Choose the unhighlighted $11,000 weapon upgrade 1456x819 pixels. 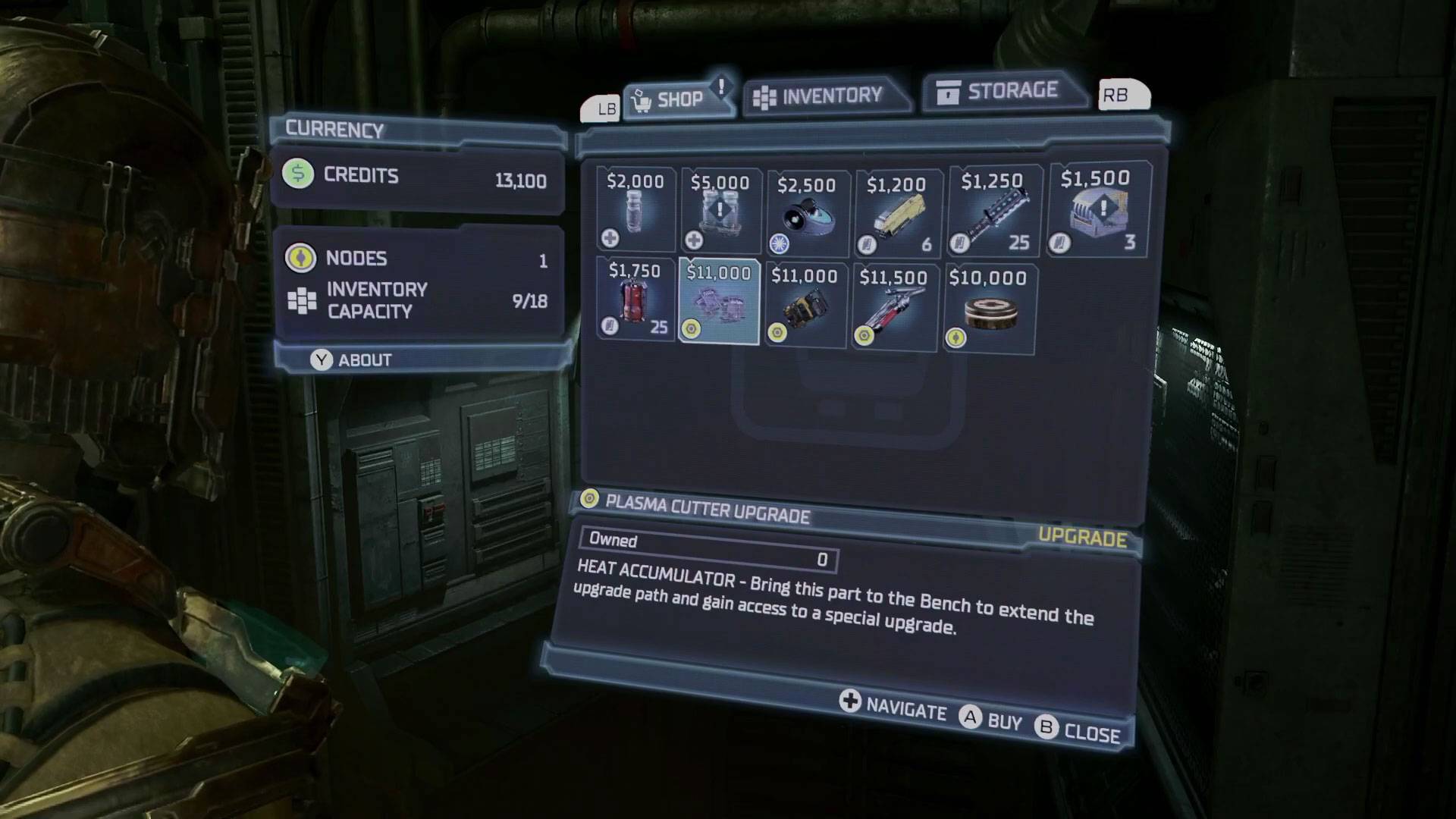[805, 306]
